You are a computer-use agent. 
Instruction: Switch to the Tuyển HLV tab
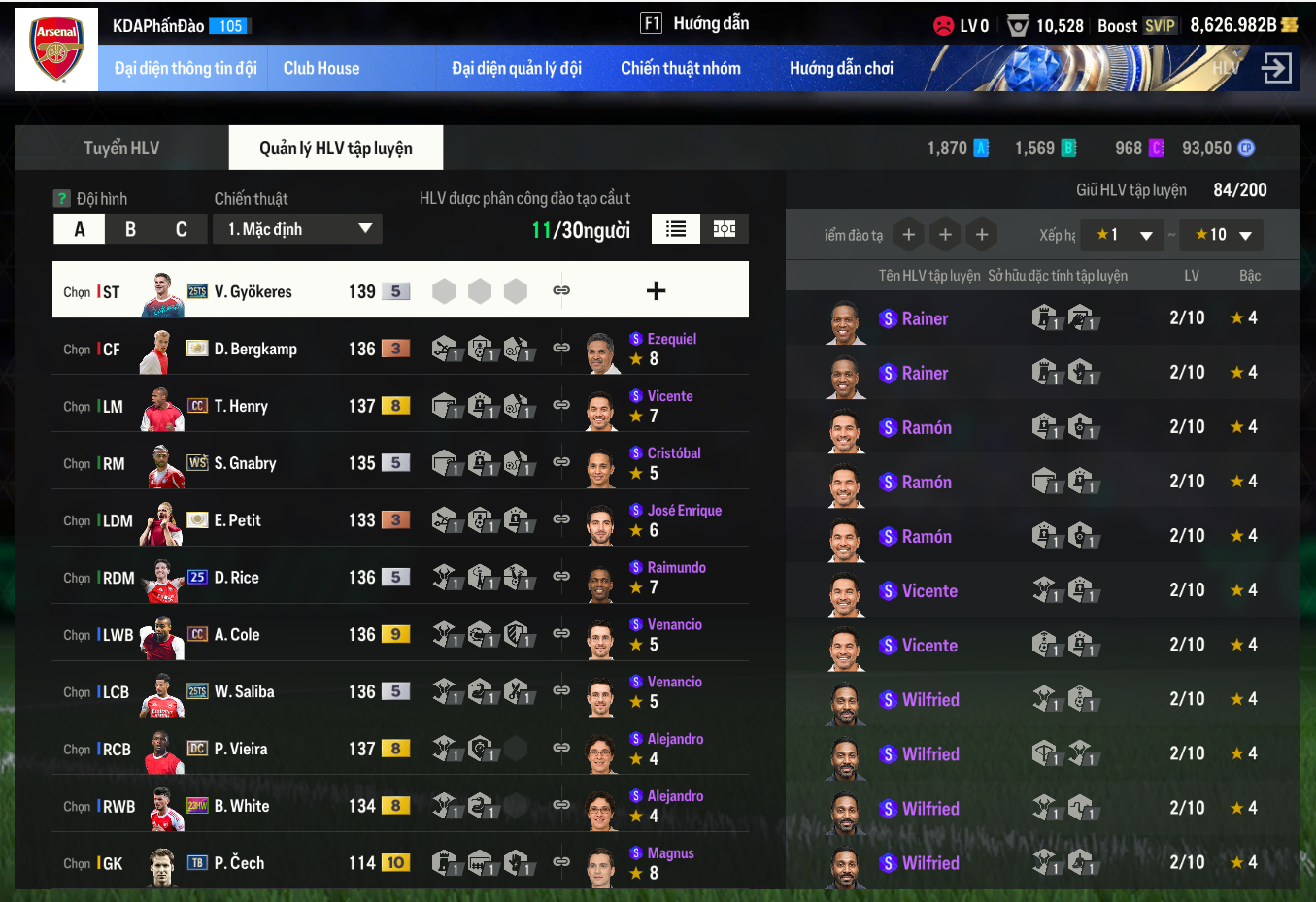pos(121,148)
